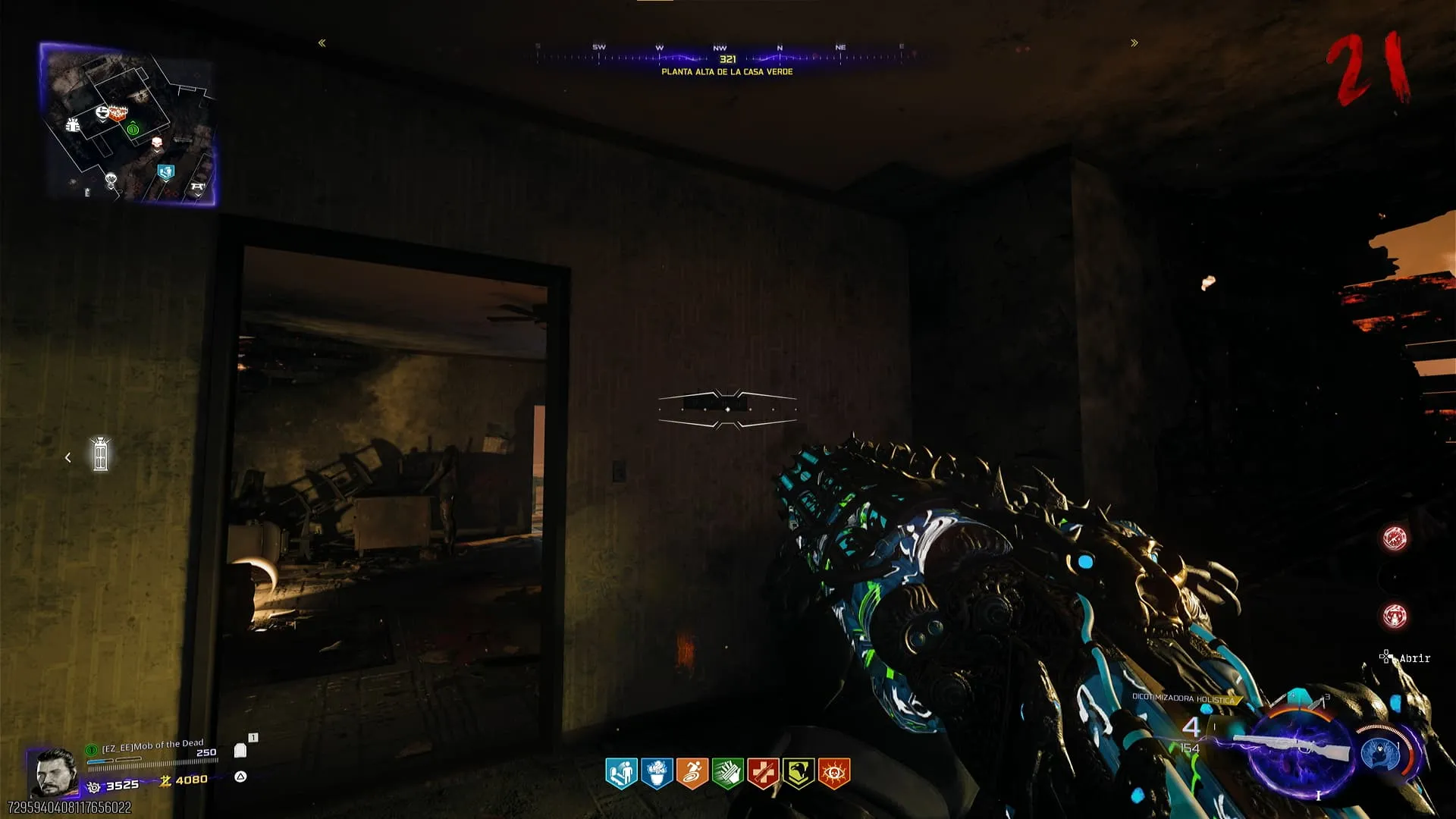
Task: Activate the blue field upgrade ability icon
Action: point(1379,753)
